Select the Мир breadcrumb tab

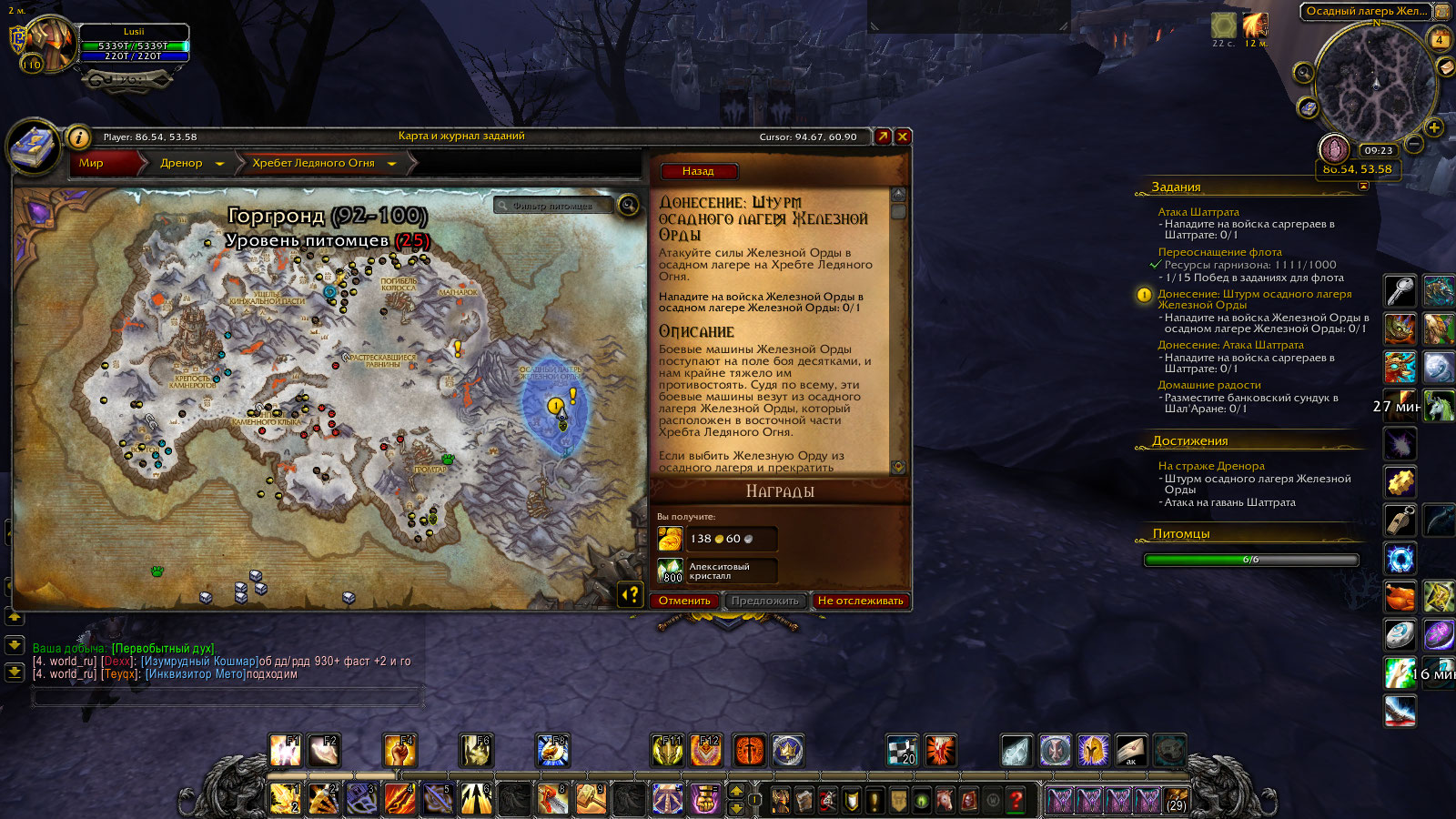pos(92,163)
